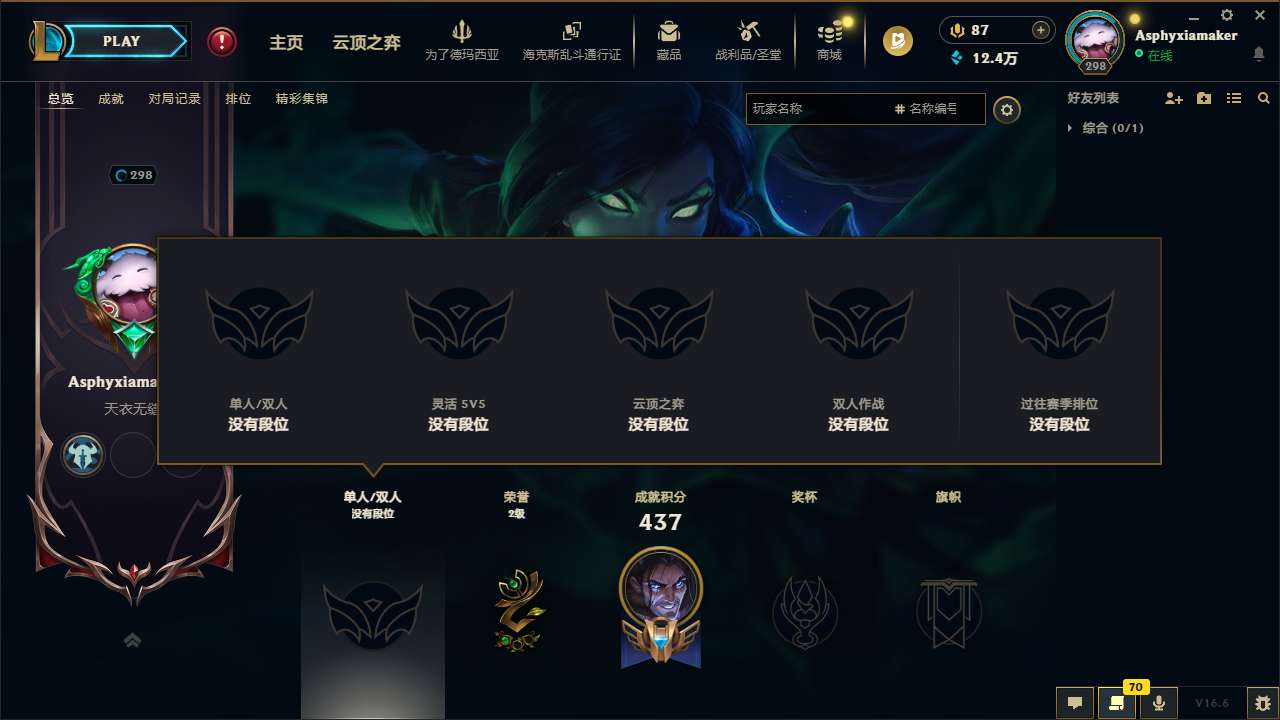Image resolution: width=1280 pixels, height=720 pixels.
Task: Open the 商城 store icon
Action: [828, 40]
